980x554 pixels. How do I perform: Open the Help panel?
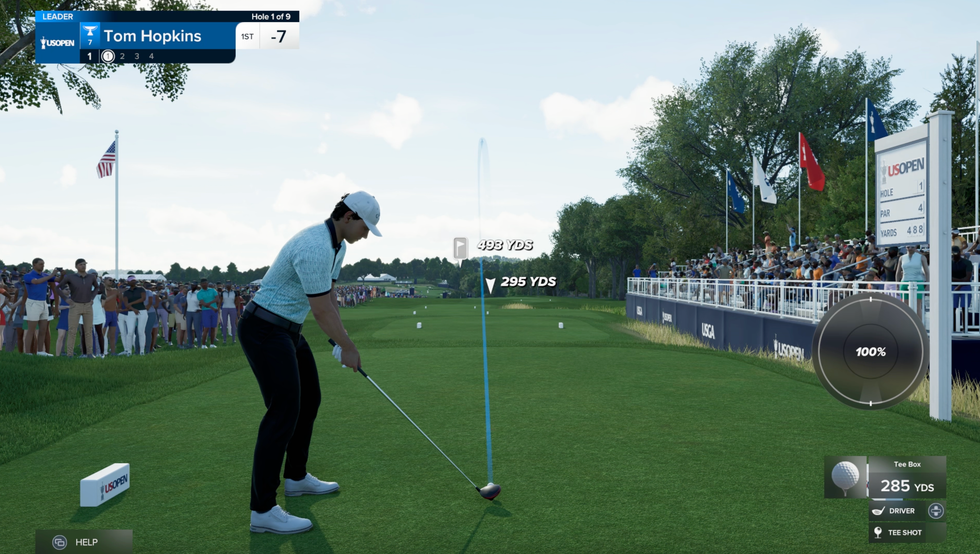(84, 542)
